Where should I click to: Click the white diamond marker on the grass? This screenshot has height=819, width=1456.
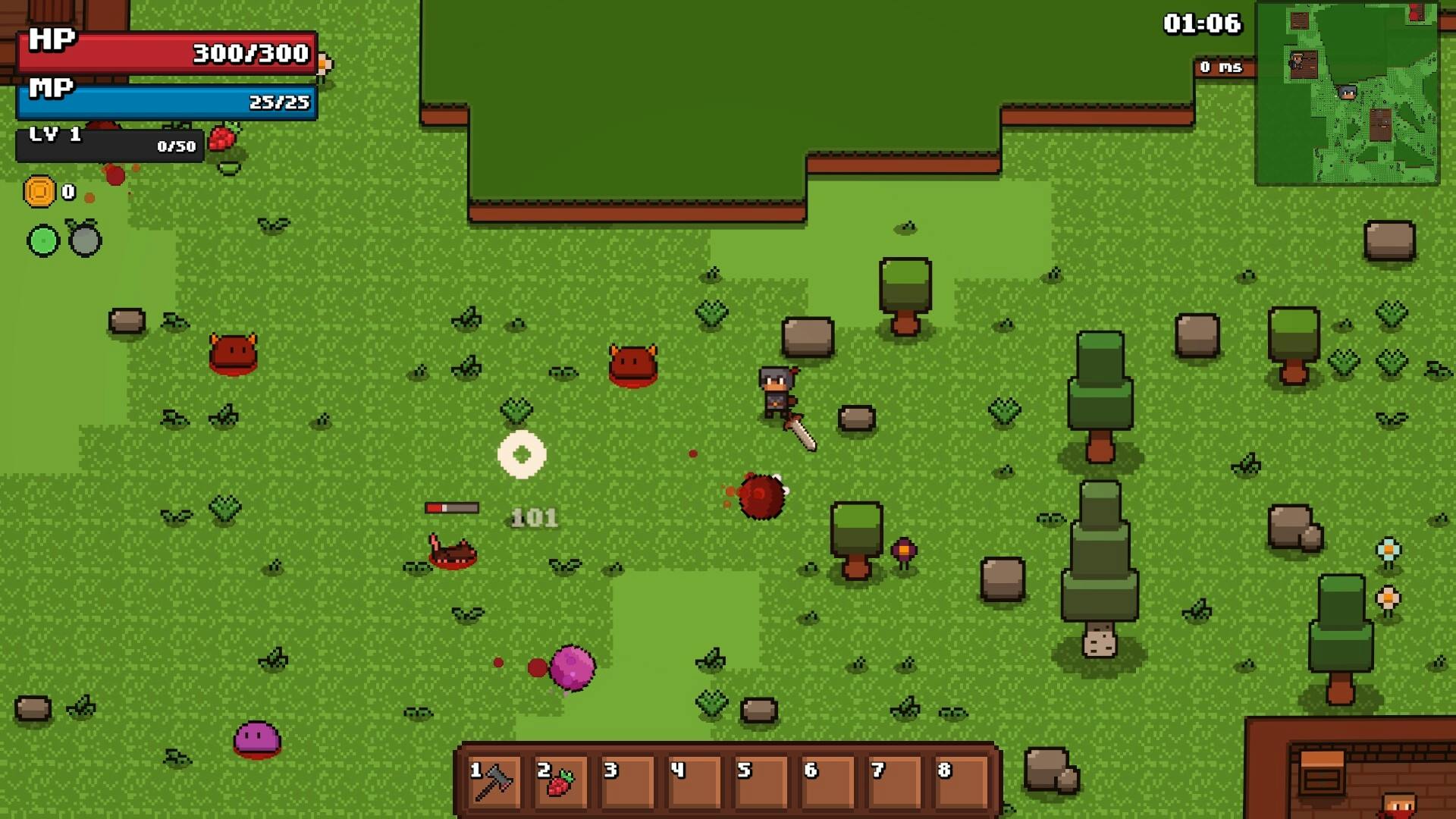click(x=522, y=453)
